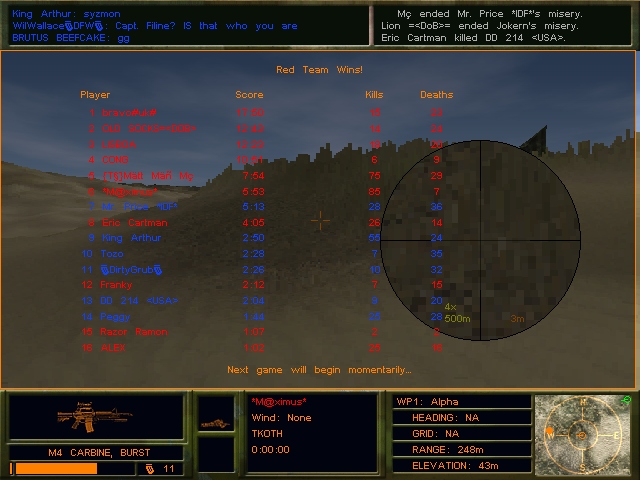Choose the small secondary rifle slot
Screen dimensions: 640x480
pos(215,423)
